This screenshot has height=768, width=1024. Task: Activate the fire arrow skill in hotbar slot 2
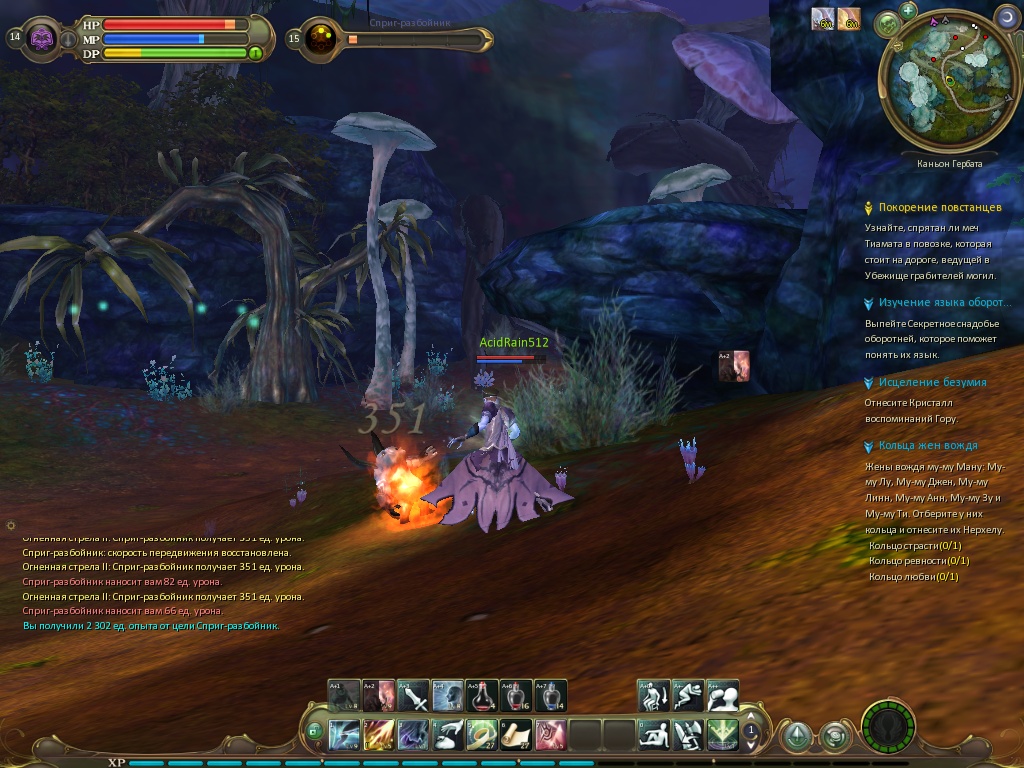[379, 735]
